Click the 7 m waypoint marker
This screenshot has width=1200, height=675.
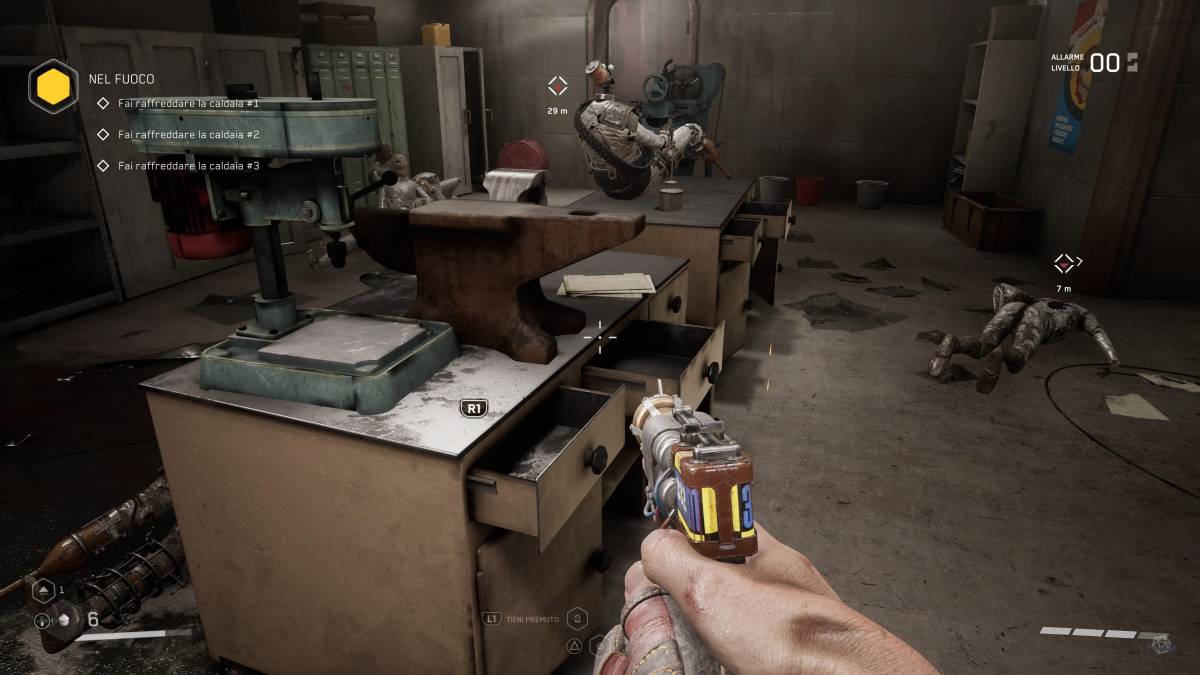[1064, 264]
